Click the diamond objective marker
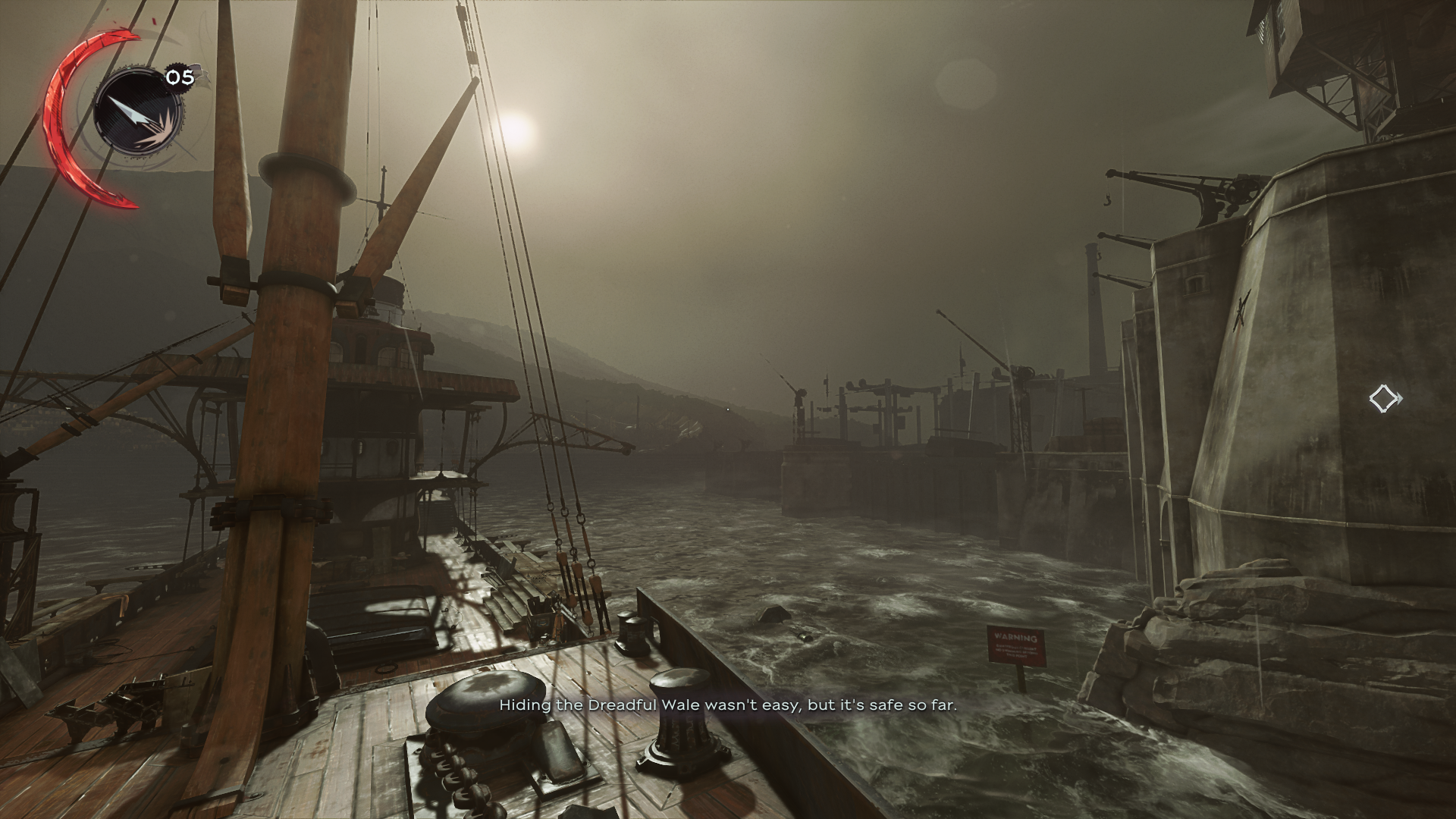This screenshot has height=819, width=1456. click(1383, 398)
